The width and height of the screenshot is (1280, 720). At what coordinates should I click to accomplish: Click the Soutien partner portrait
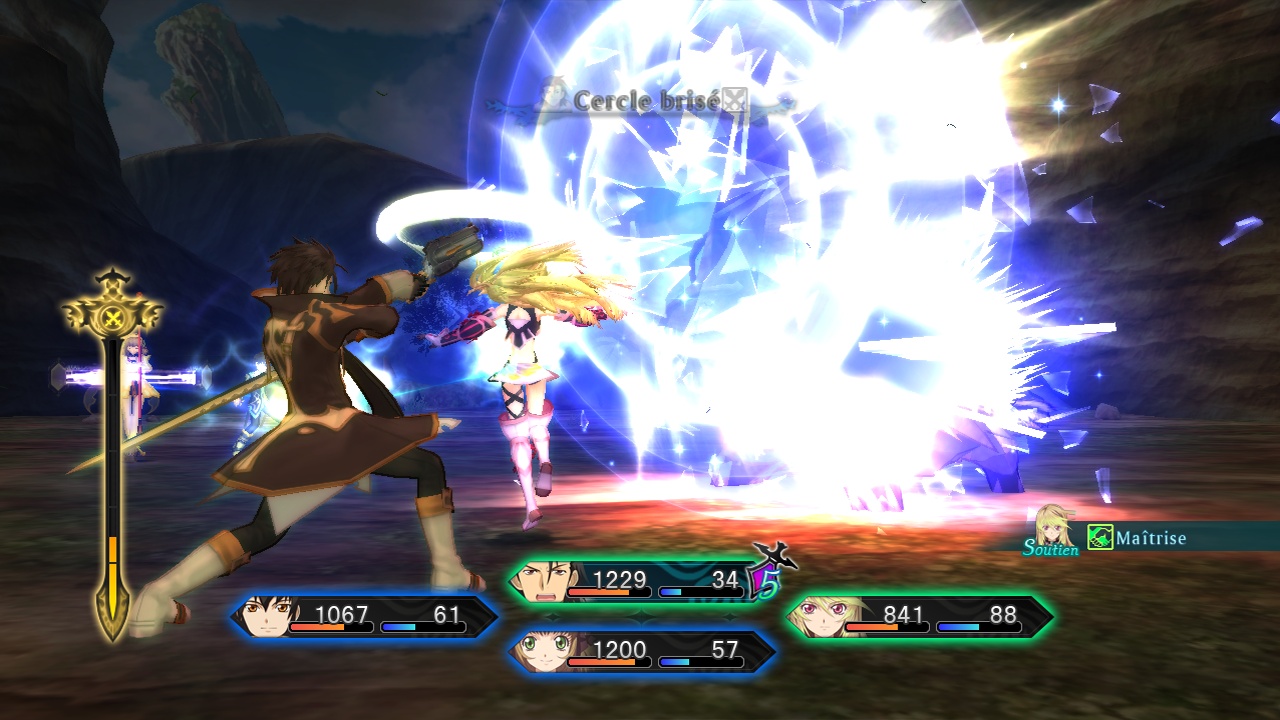[1053, 526]
